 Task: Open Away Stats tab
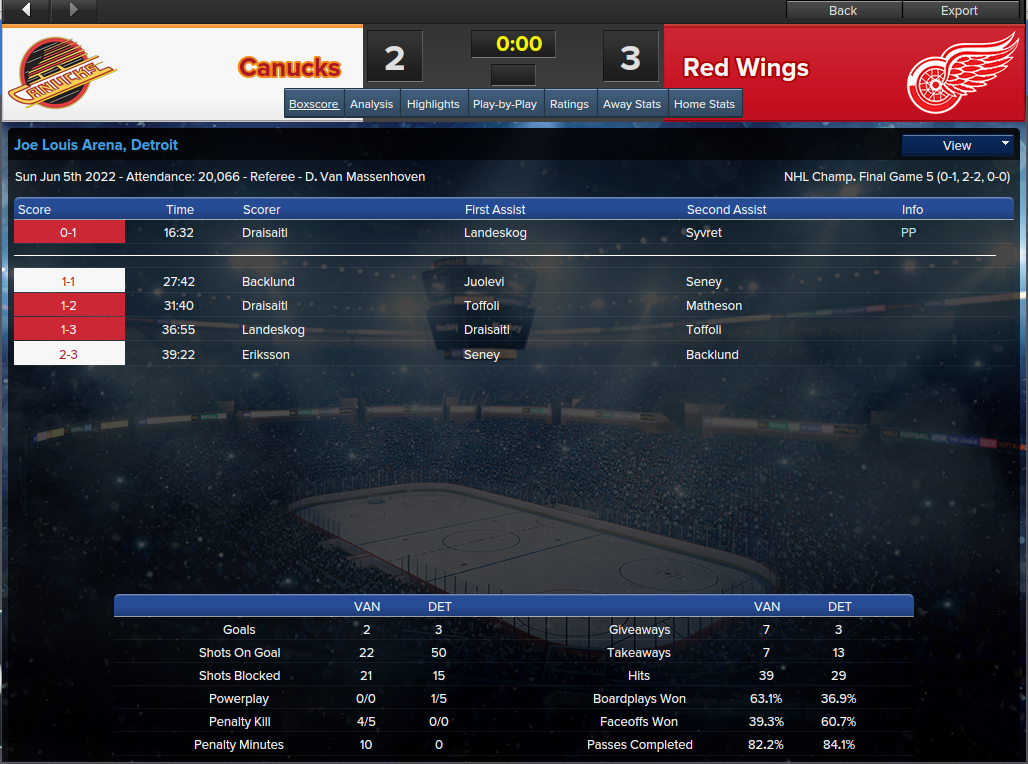point(632,104)
